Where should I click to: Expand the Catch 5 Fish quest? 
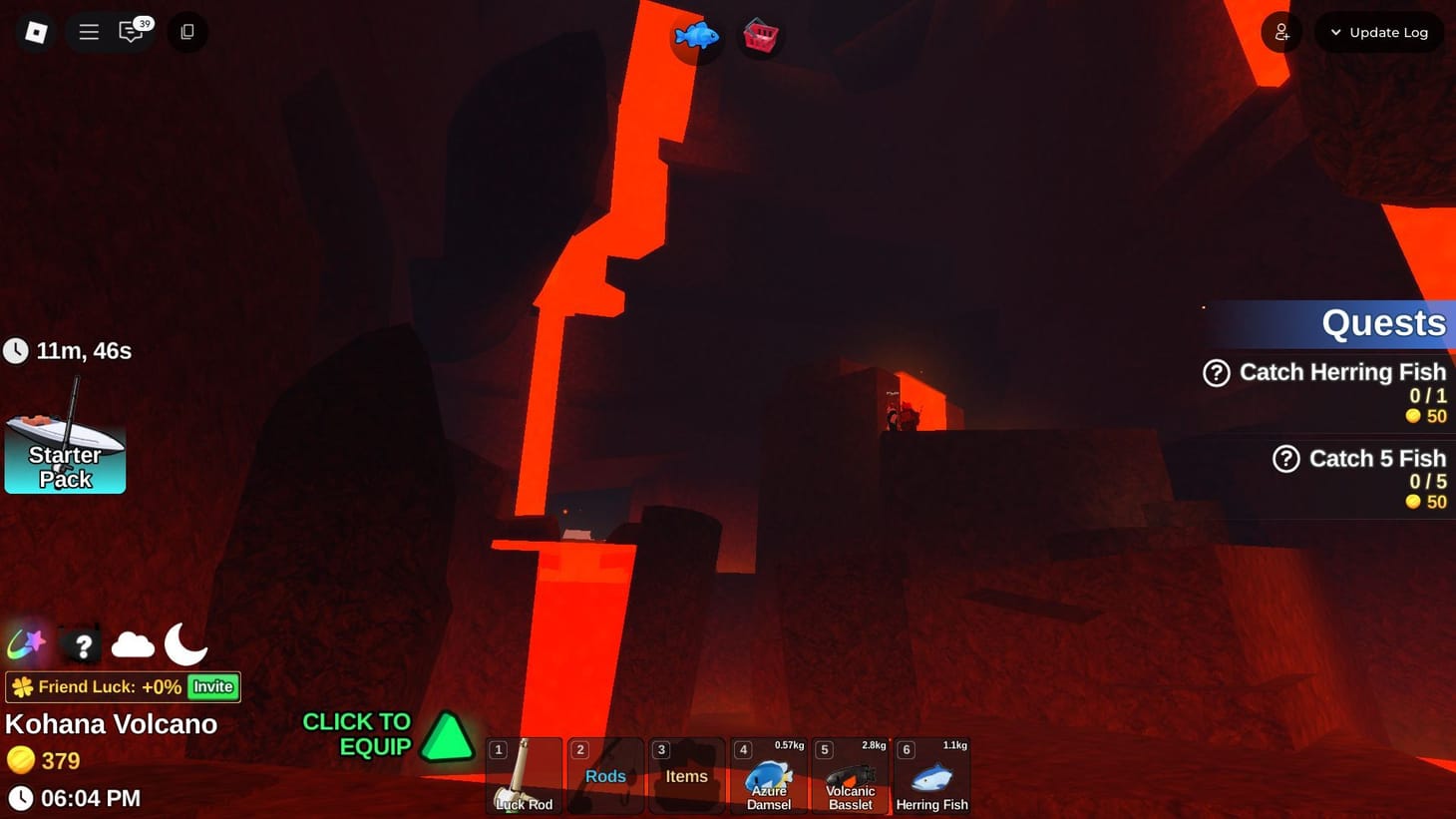(x=1284, y=459)
